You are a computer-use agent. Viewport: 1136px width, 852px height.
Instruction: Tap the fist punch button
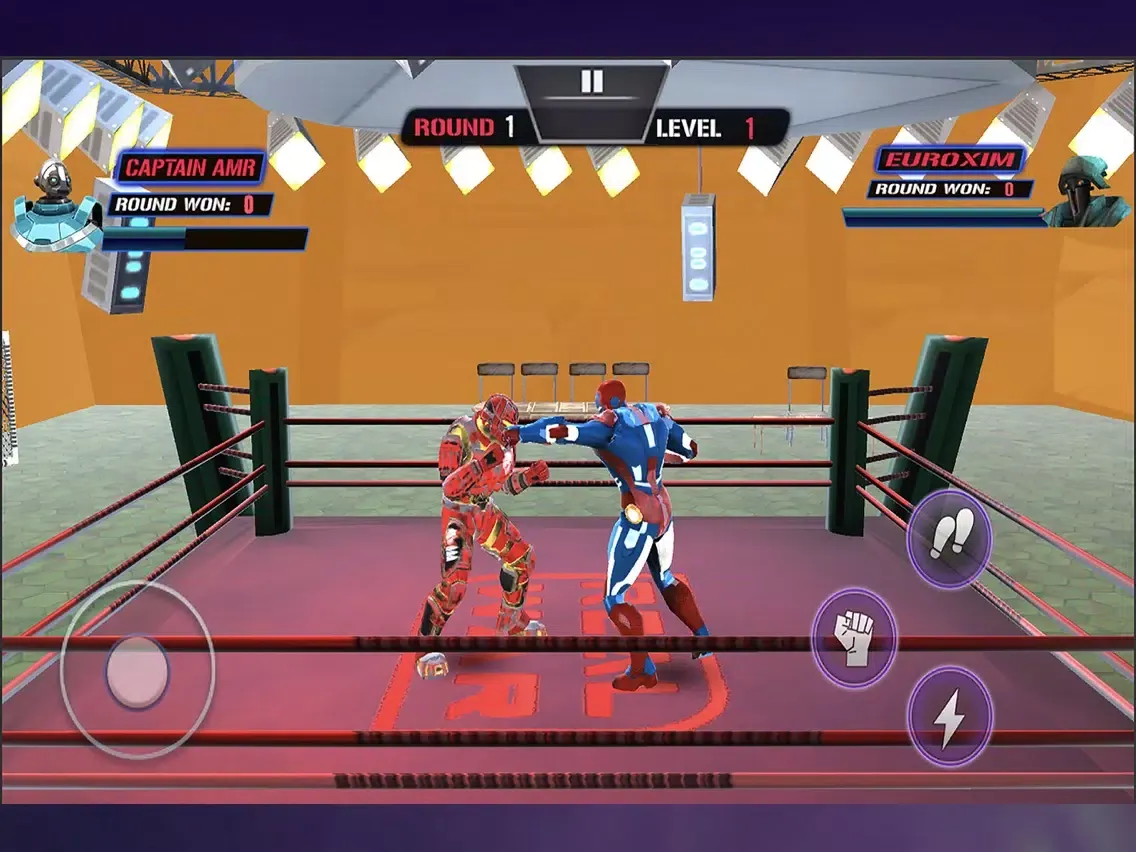854,637
